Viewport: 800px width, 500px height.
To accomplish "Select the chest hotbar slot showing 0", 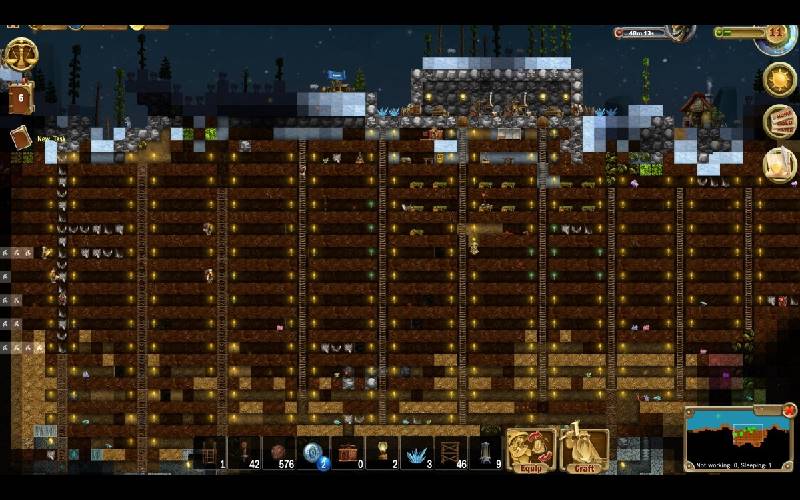I will (x=348, y=452).
